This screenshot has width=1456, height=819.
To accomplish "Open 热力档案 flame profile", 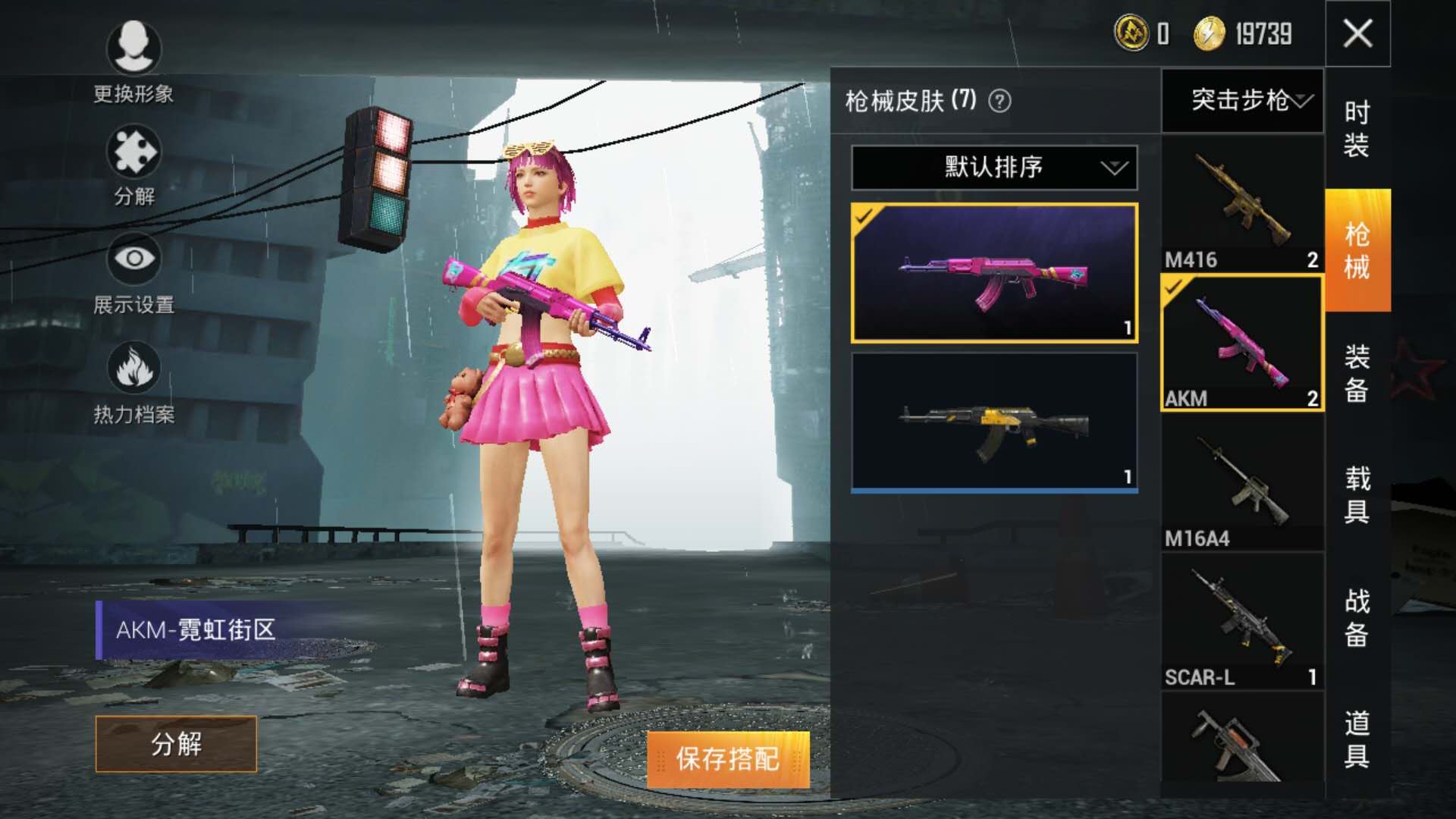I will [133, 369].
